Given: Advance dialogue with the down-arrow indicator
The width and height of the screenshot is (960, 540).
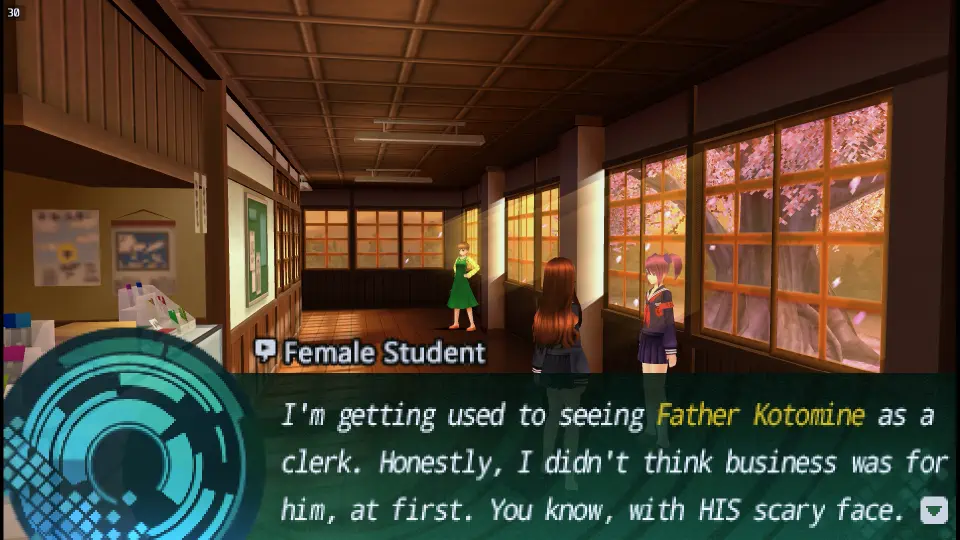Looking at the screenshot, I should (933, 510).
